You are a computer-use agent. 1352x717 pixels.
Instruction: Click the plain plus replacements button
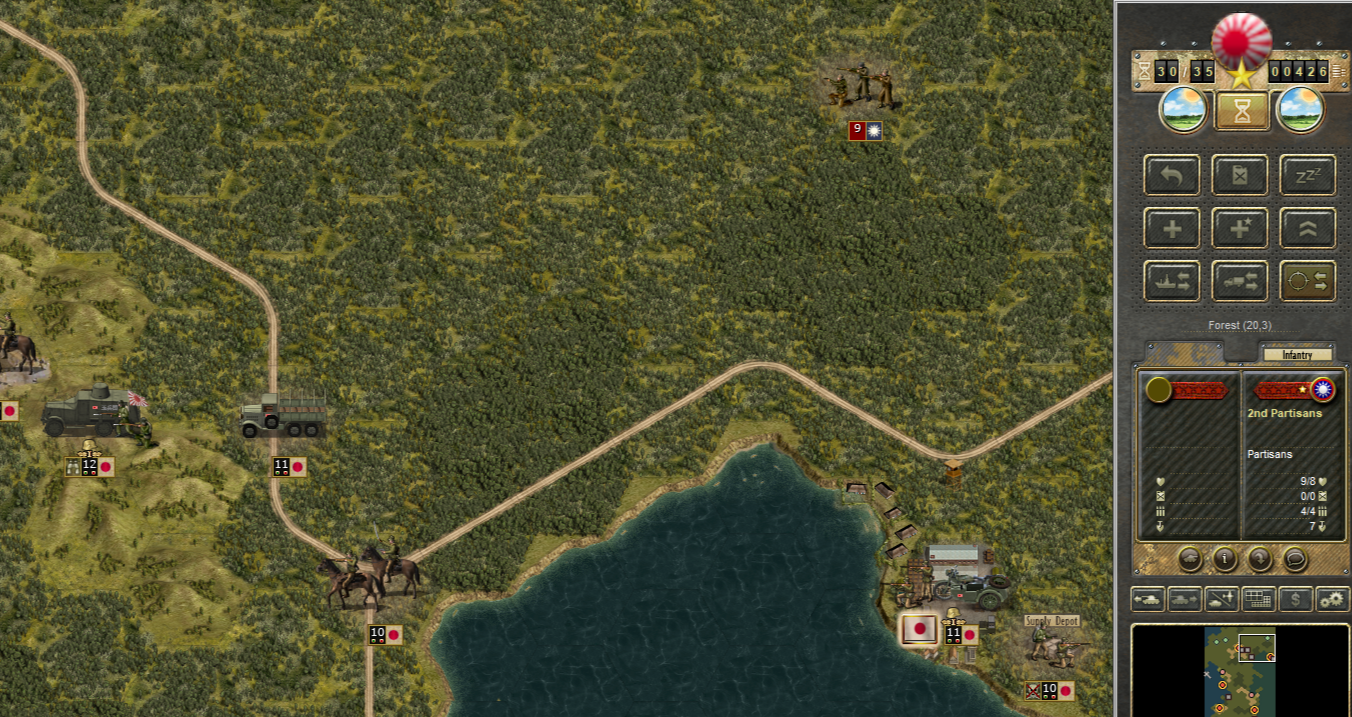pos(1172,229)
